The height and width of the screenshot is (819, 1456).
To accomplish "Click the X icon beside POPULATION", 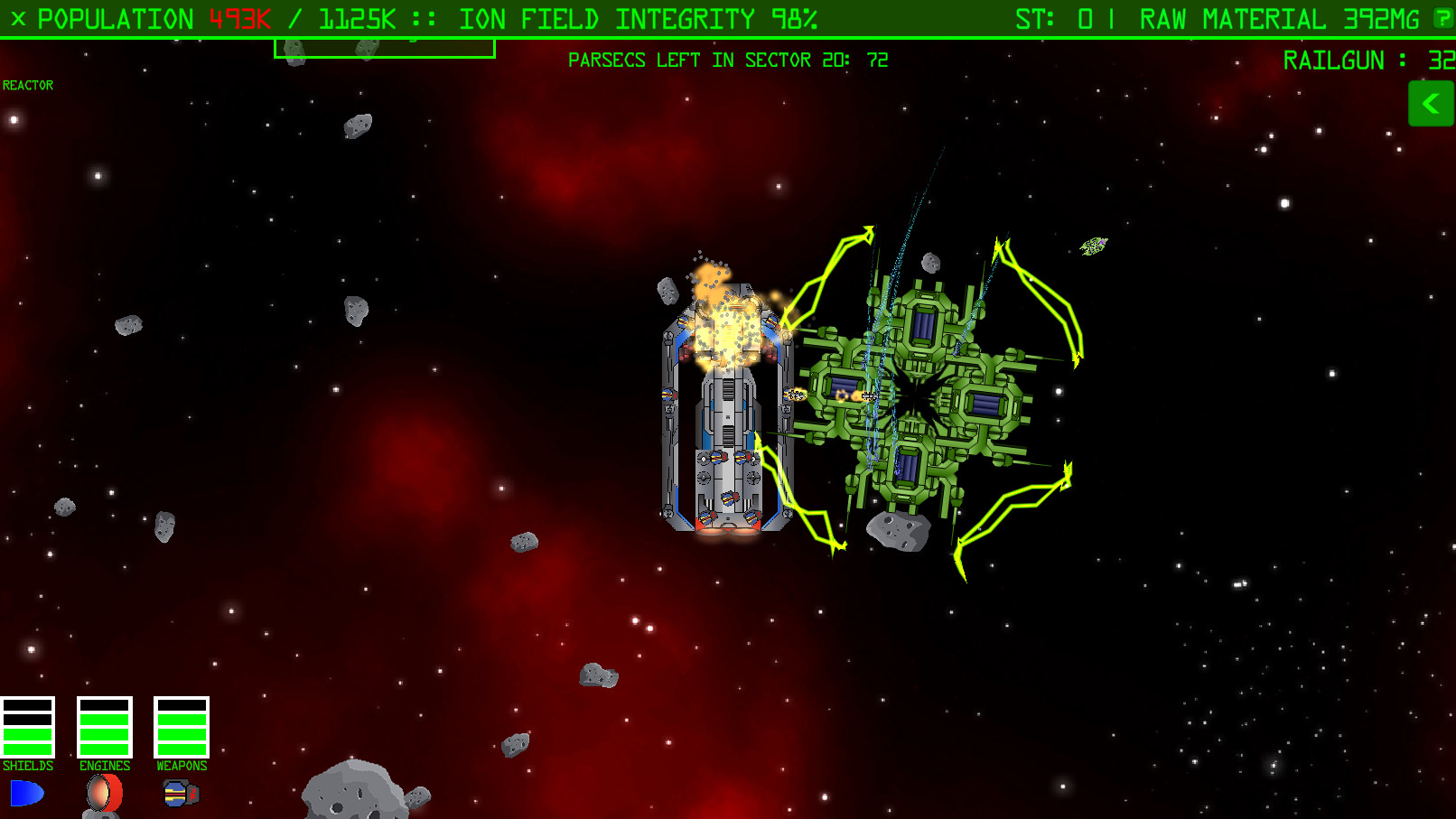I will [x=16, y=18].
